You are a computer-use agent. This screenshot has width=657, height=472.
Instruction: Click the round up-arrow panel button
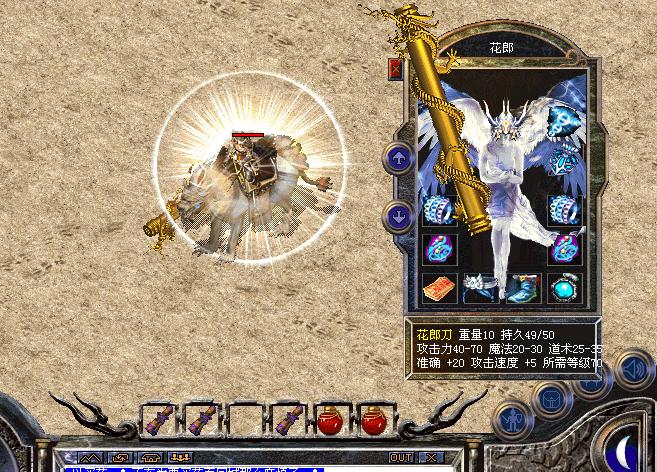tap(399, 157)
